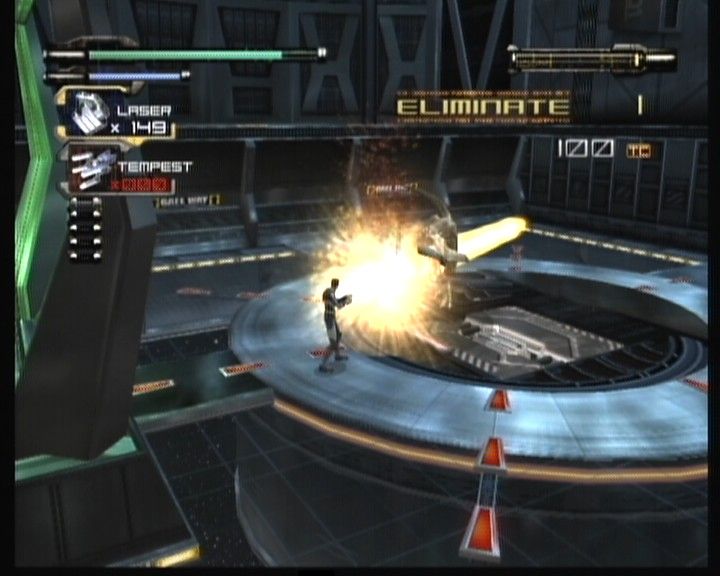Screen dimensions: 720x576
Task: Open the Eliminate objective tracker
Action: [x=482, y=106]
